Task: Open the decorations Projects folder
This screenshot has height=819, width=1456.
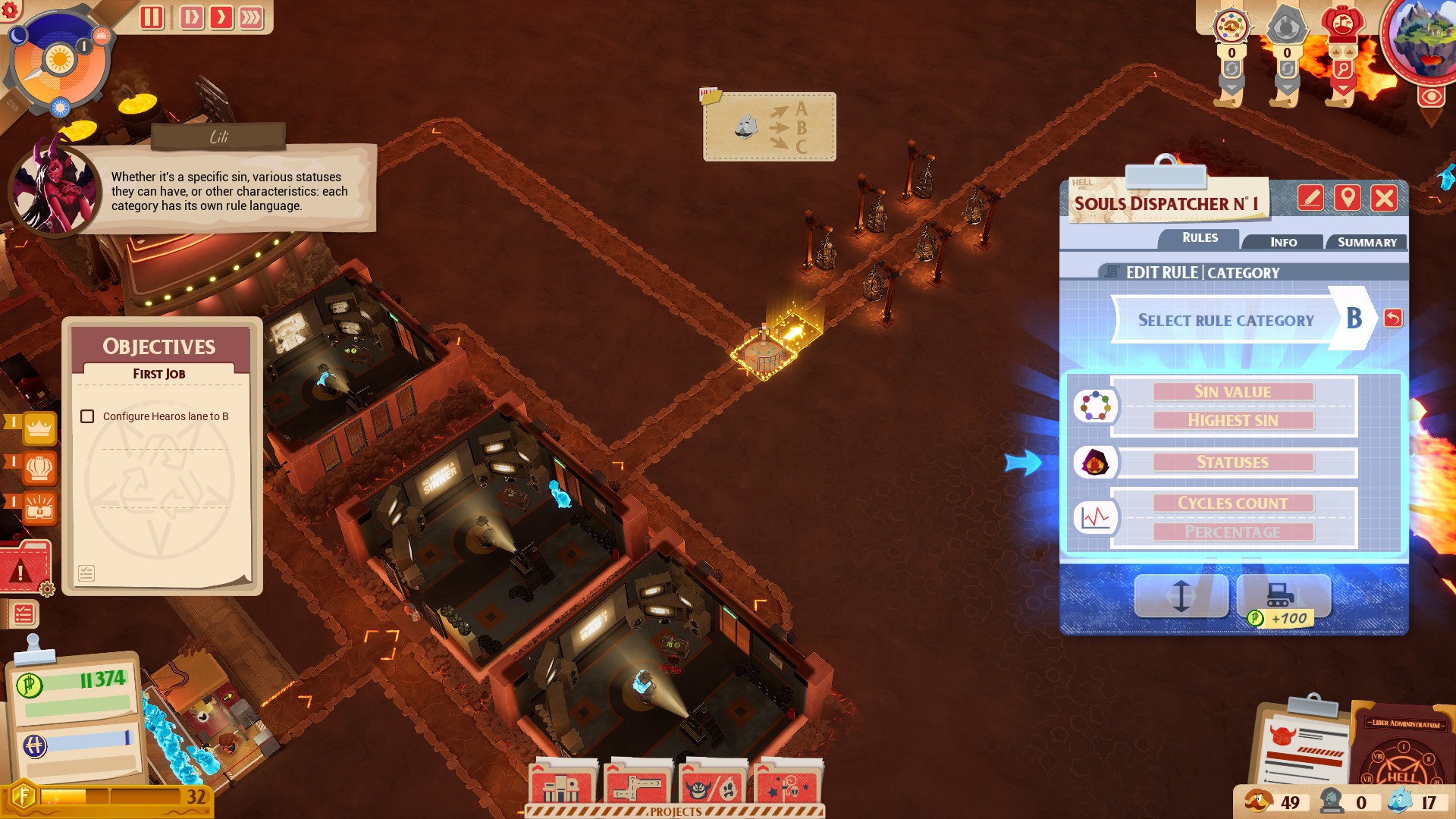Action: pyautogui.click(x=786, y=786)
